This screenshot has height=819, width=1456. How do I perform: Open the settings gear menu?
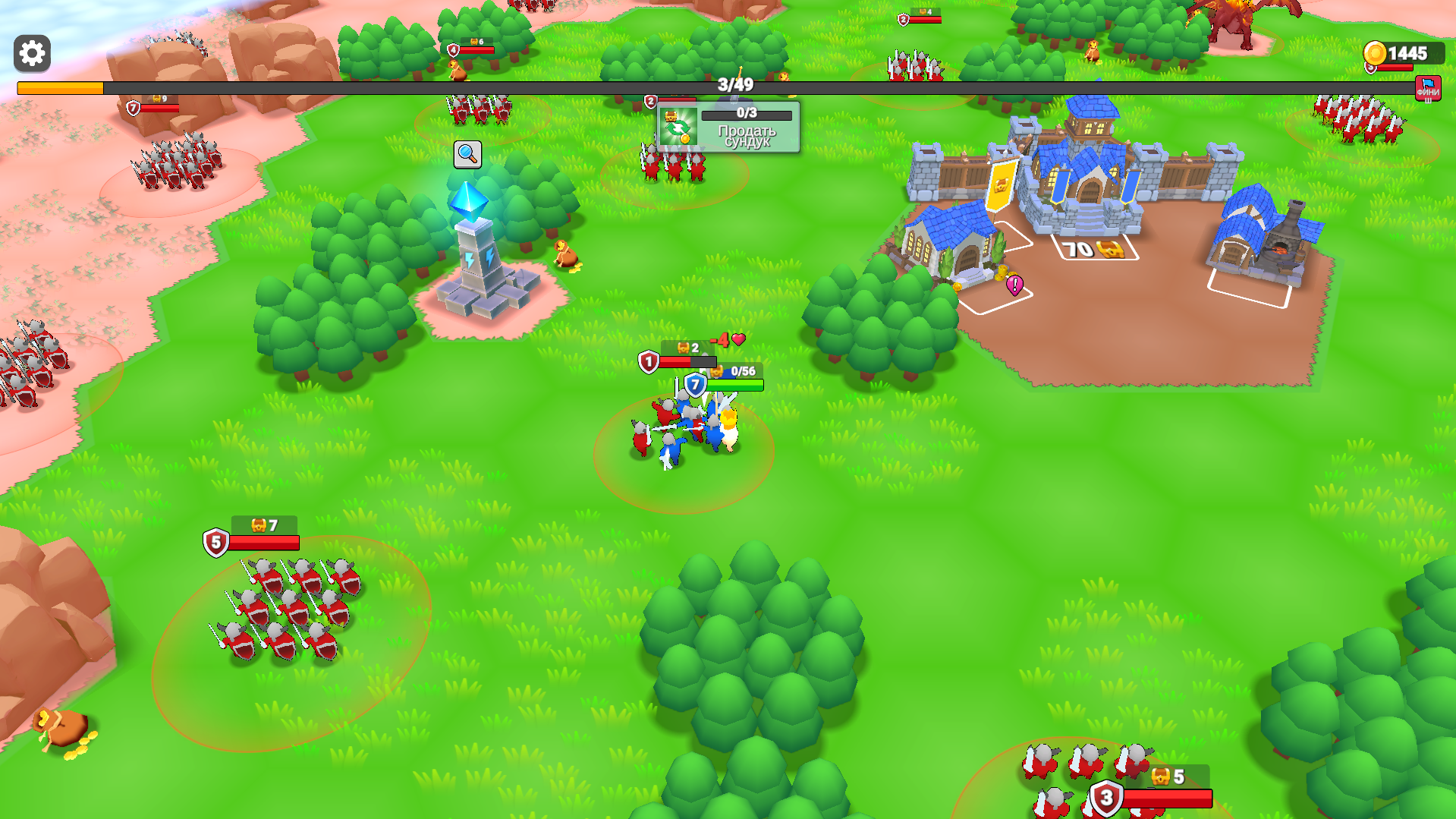[x=31, y=53]
